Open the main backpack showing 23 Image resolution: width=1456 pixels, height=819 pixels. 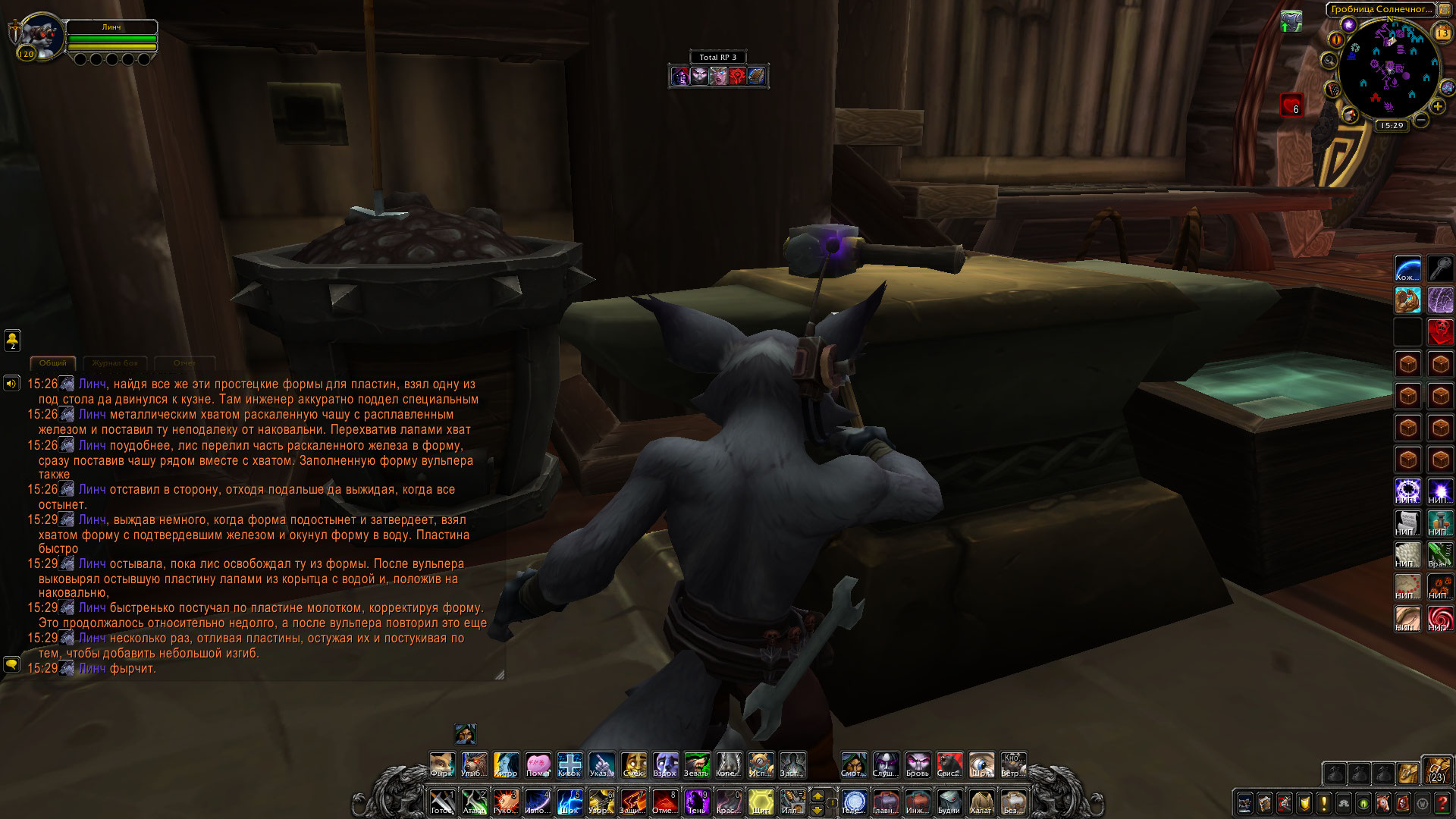(x=1436, y=769)
